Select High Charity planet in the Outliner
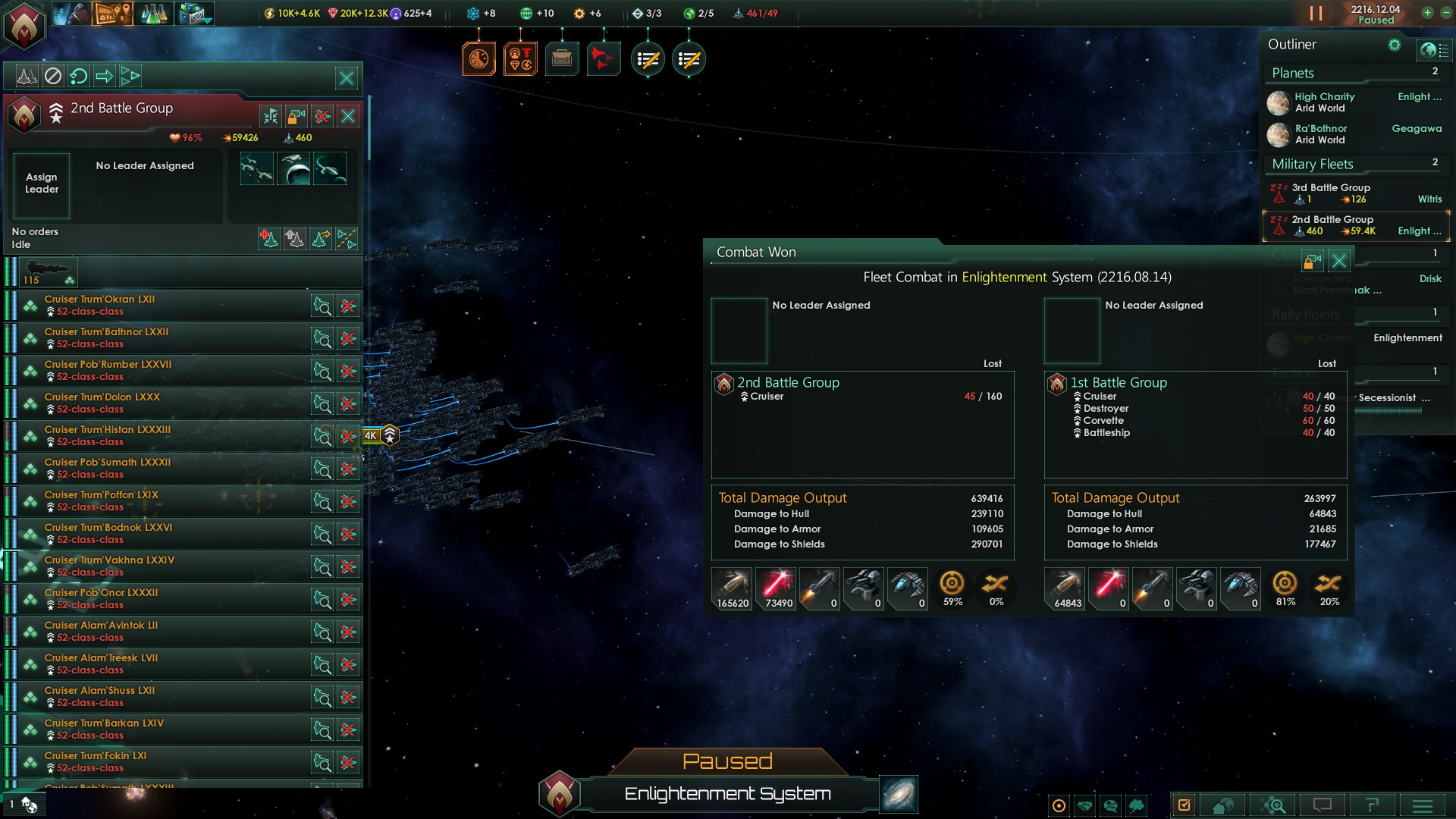Image resolution: width=1456 pixels, height=819 pixels. [1324, 102]
